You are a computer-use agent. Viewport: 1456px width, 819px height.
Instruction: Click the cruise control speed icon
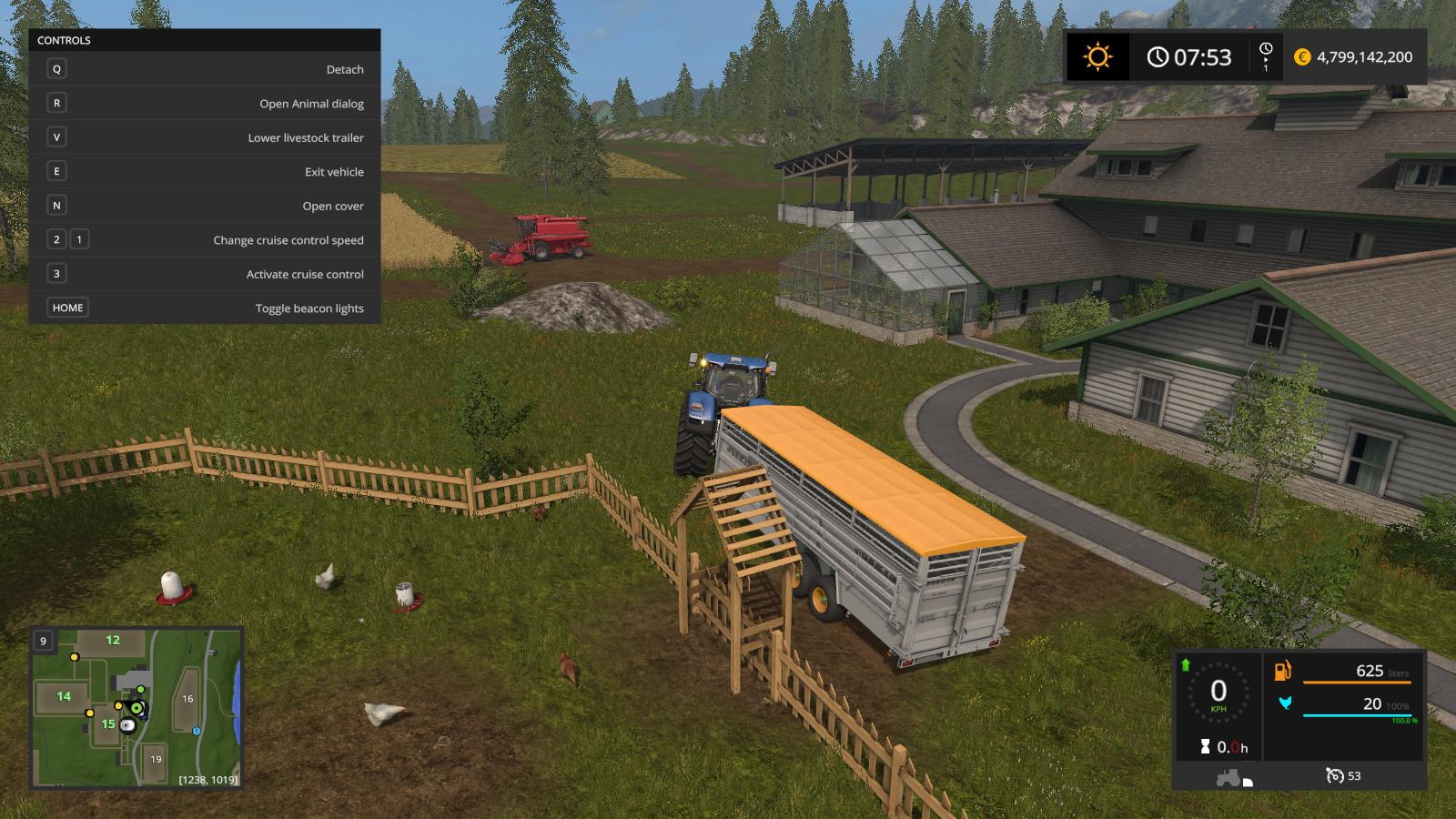click(x=1335, y=776)
